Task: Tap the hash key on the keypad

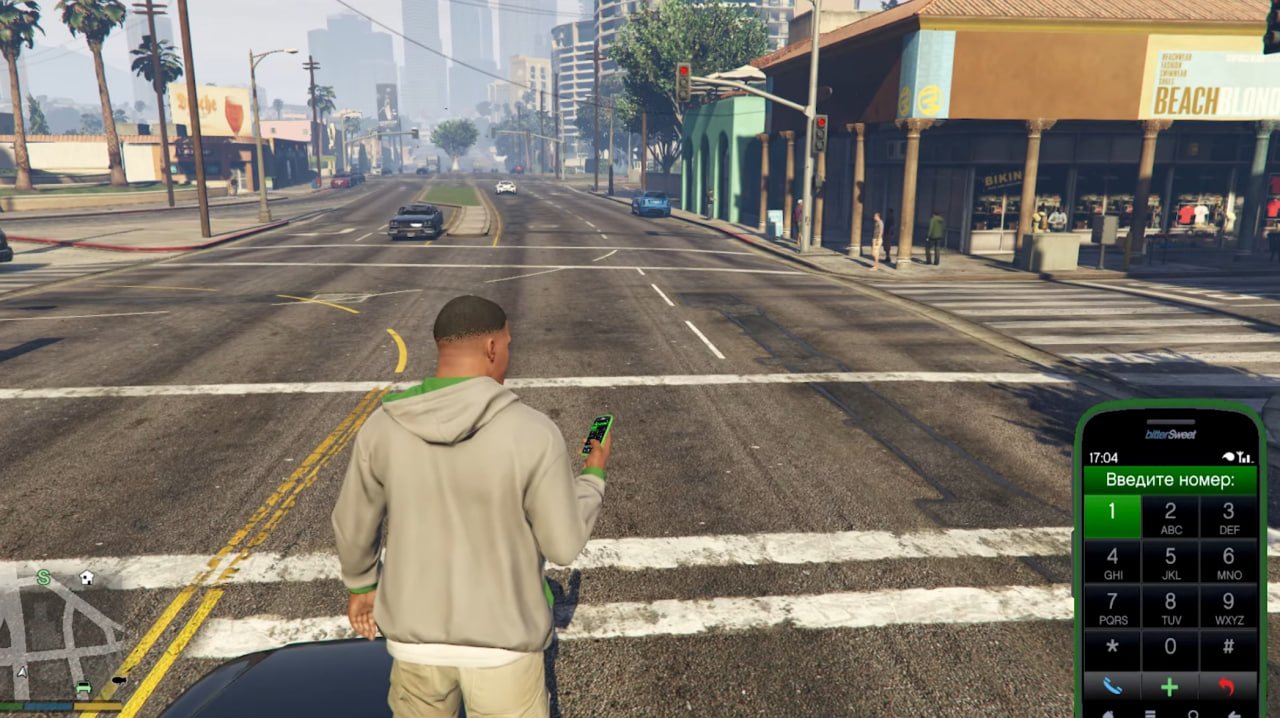Action: pos(1228,648)
